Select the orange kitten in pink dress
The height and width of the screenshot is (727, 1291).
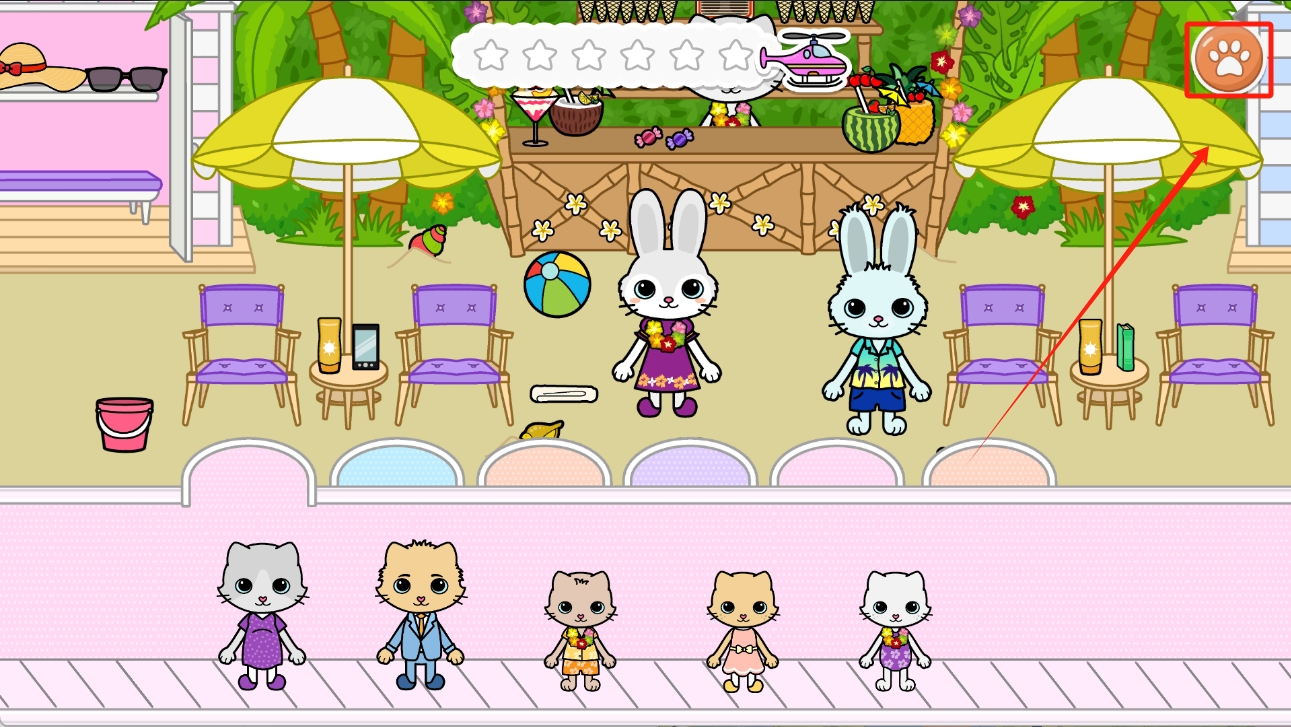pyautogui.click(x=742, y=630)
